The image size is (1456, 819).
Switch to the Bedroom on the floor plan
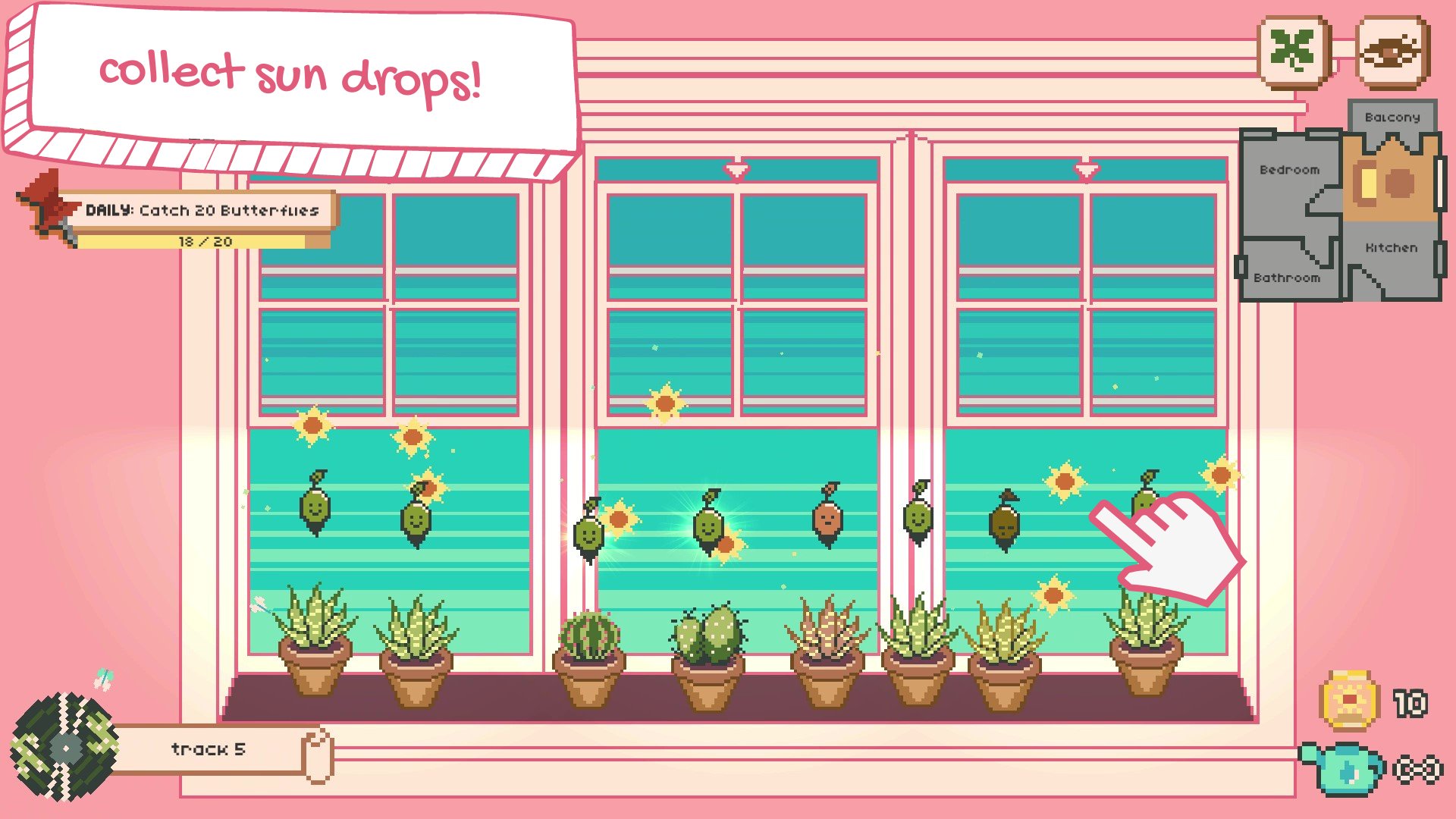click(1288, 170)
